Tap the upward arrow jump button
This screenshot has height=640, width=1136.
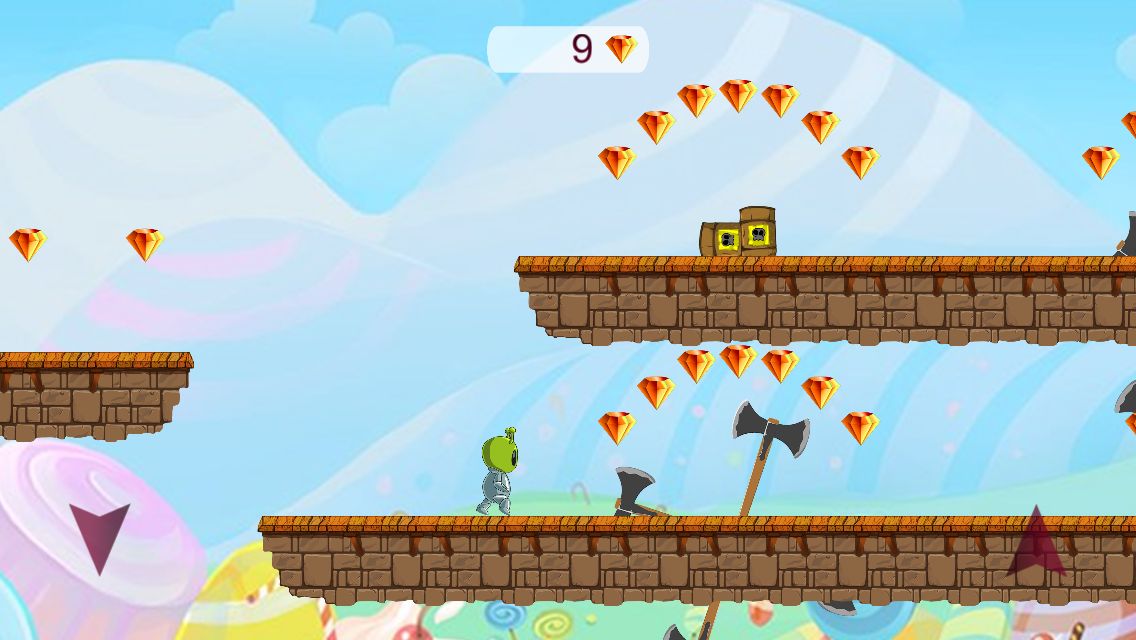tap(1036, 543)
